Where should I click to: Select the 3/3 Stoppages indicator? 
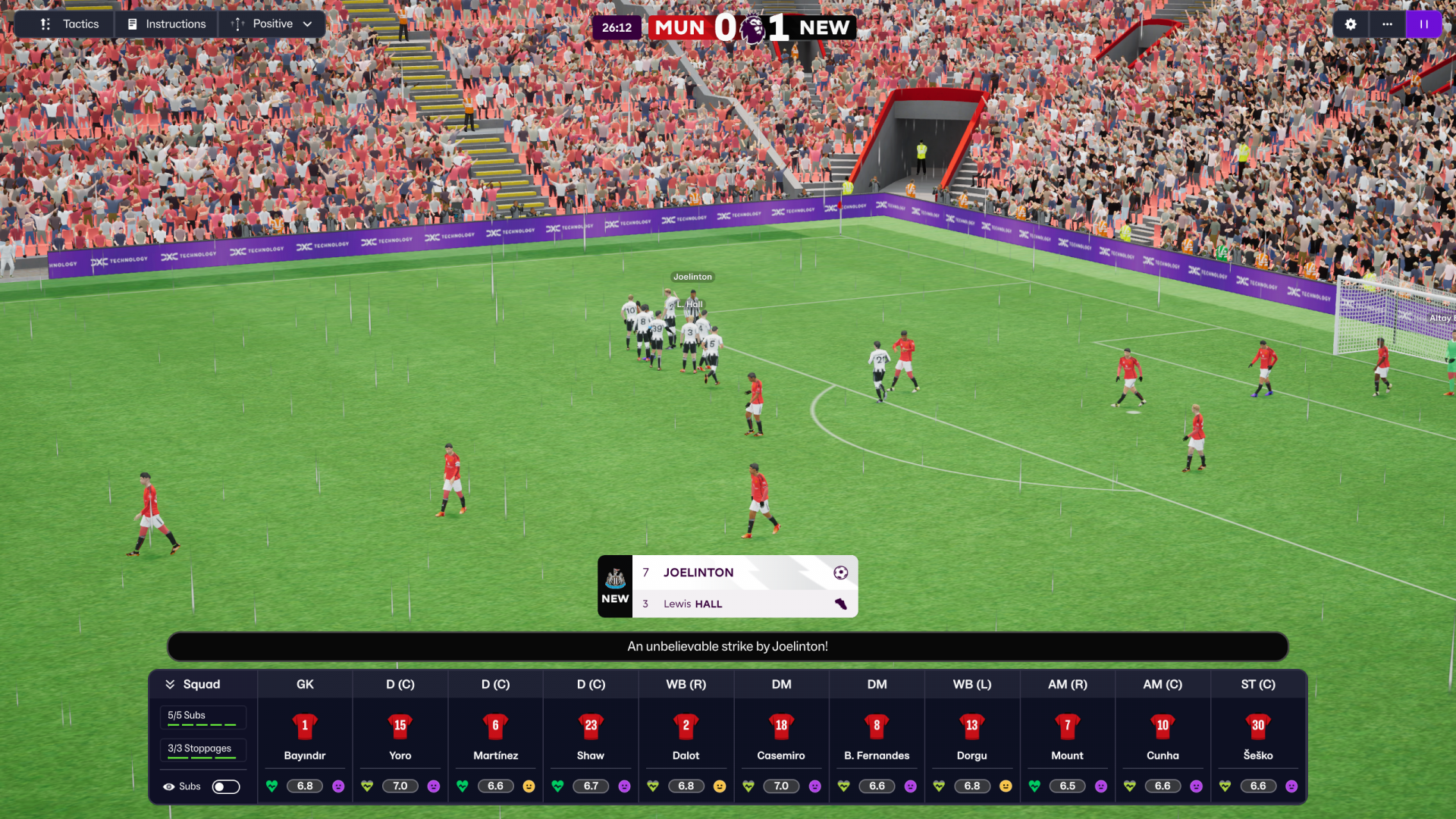[202, 749]
